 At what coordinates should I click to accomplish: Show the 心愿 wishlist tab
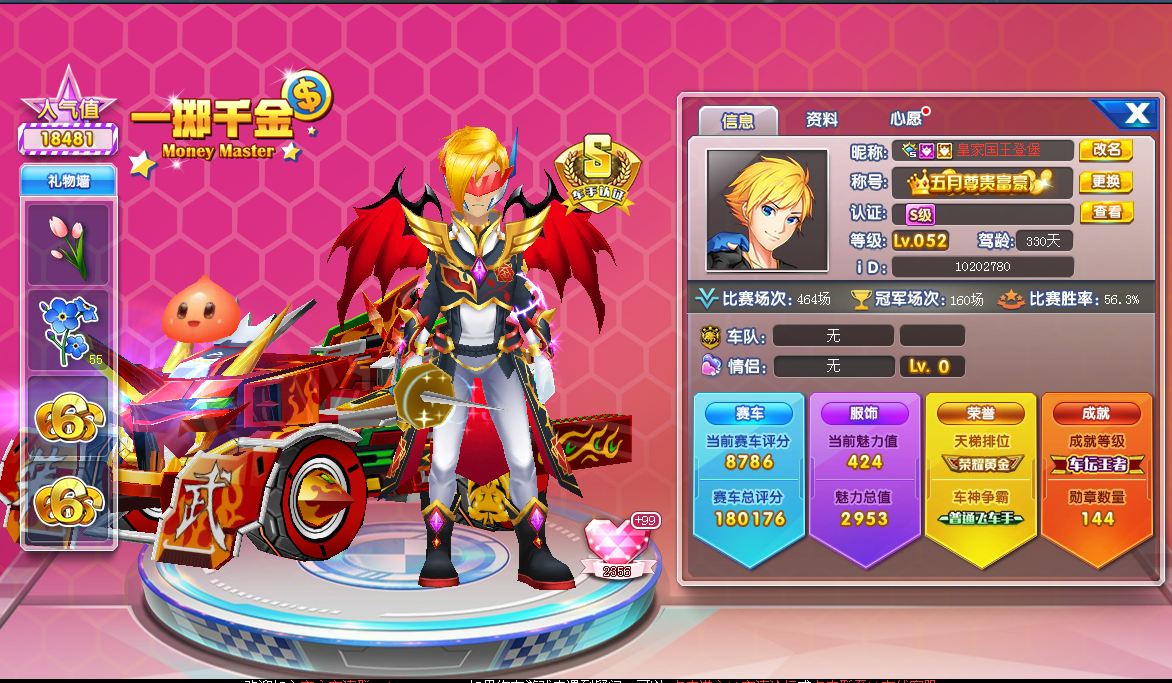(906, 119)
